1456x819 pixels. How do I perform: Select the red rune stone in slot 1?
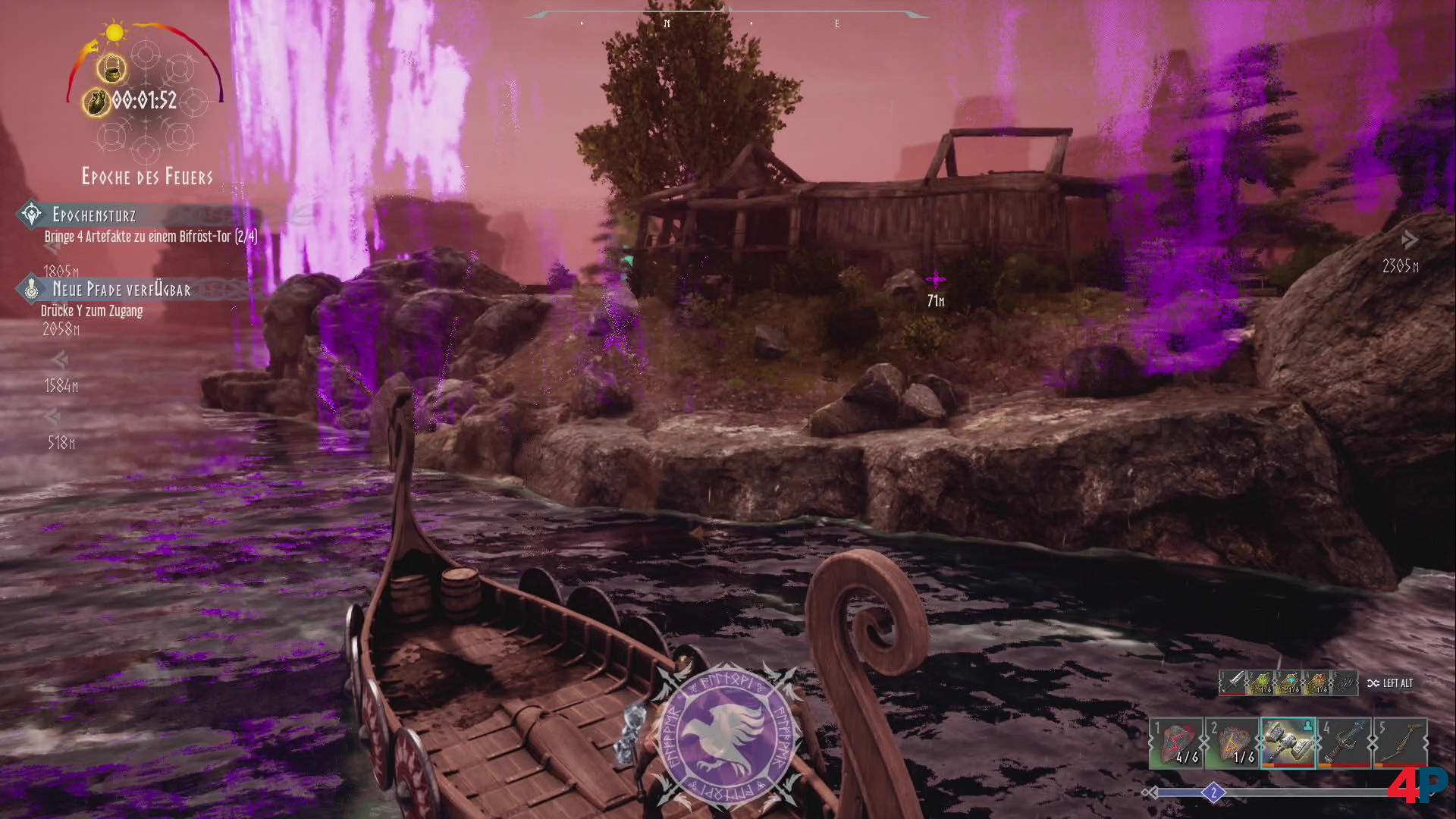point(1176,743)
